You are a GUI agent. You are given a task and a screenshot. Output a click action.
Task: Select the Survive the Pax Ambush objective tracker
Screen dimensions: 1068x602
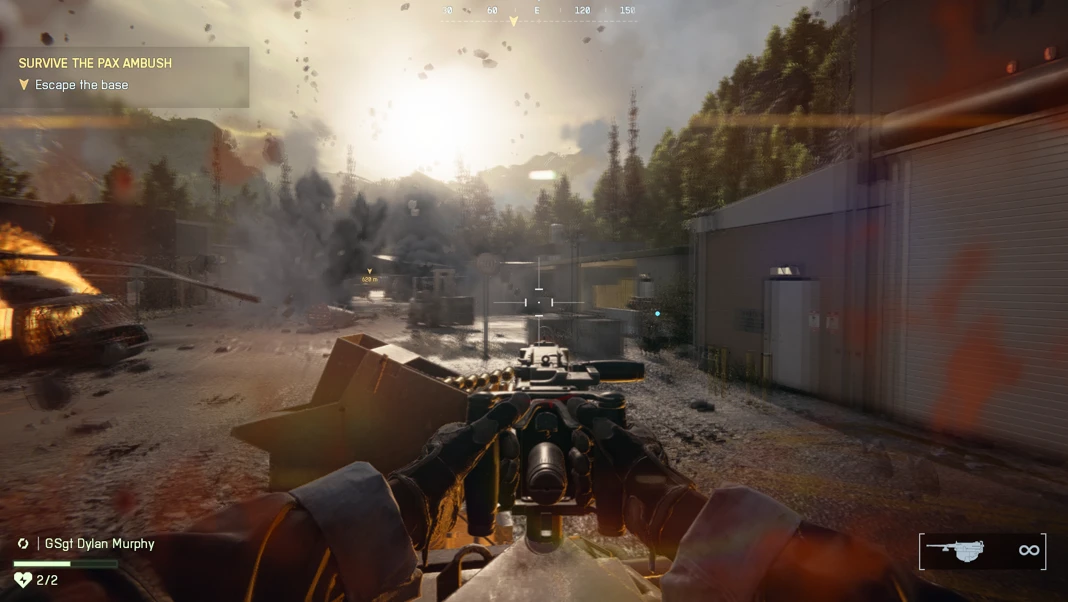click(x=95, y=63)
